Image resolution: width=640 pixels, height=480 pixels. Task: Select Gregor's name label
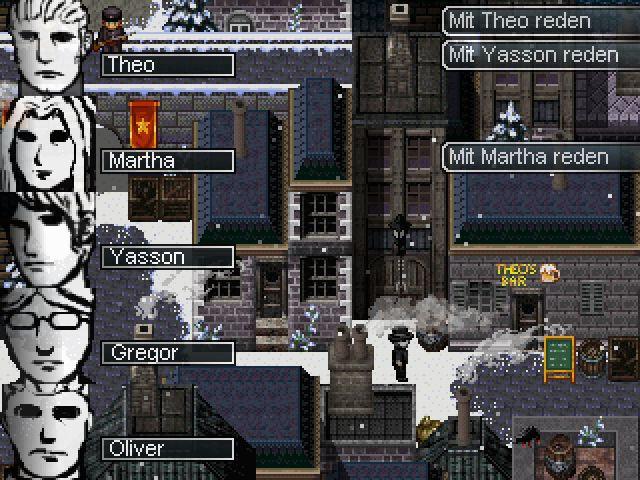point(167,353)
